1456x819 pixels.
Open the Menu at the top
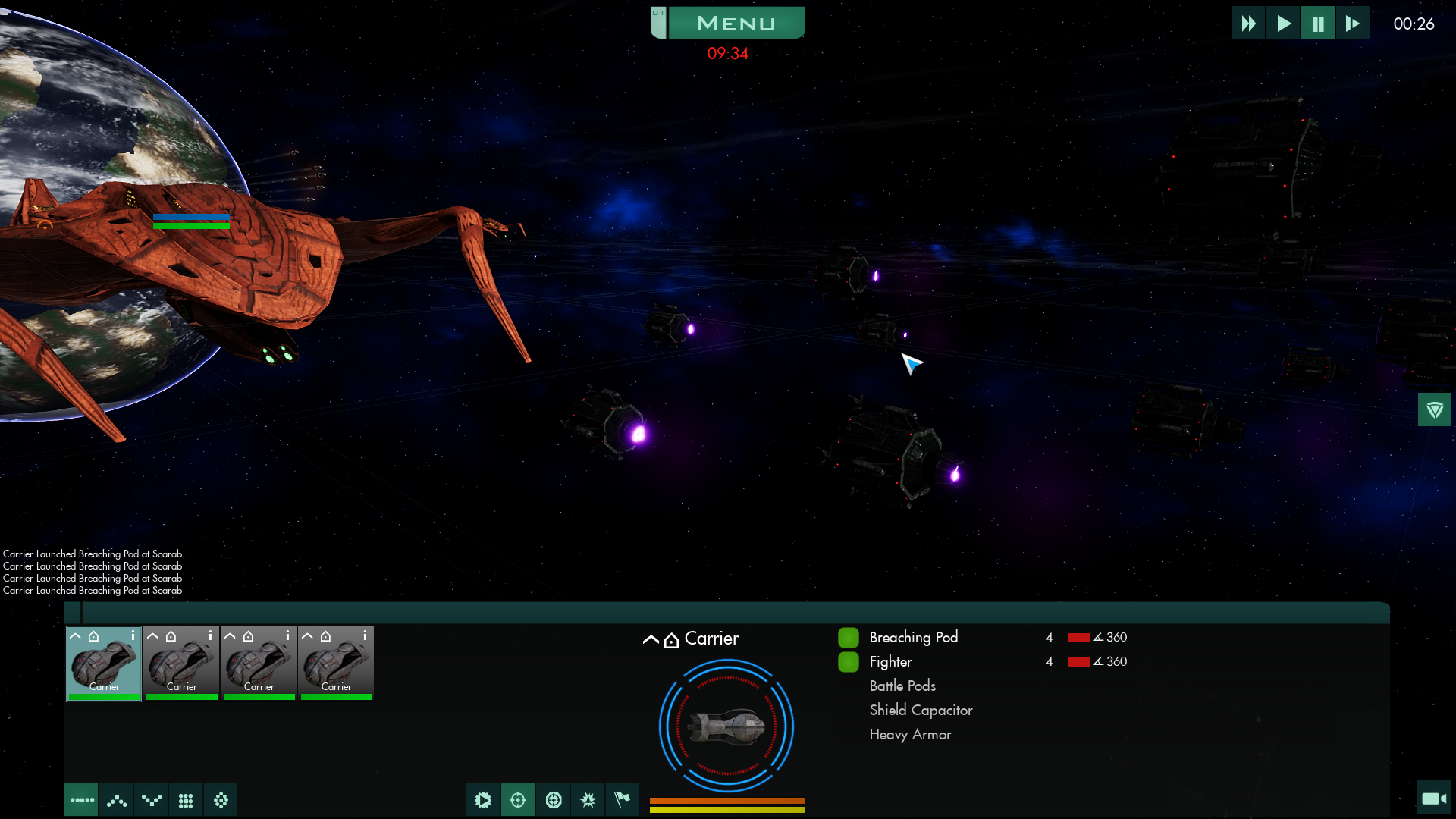[735, 24]
